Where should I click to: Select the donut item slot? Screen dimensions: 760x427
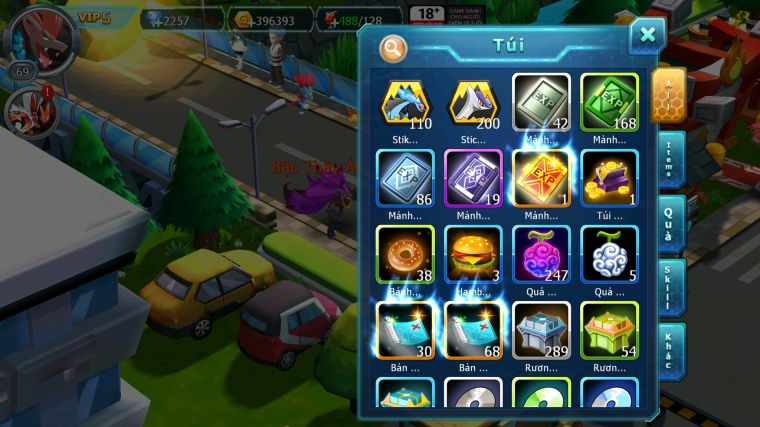pos(405,255)
